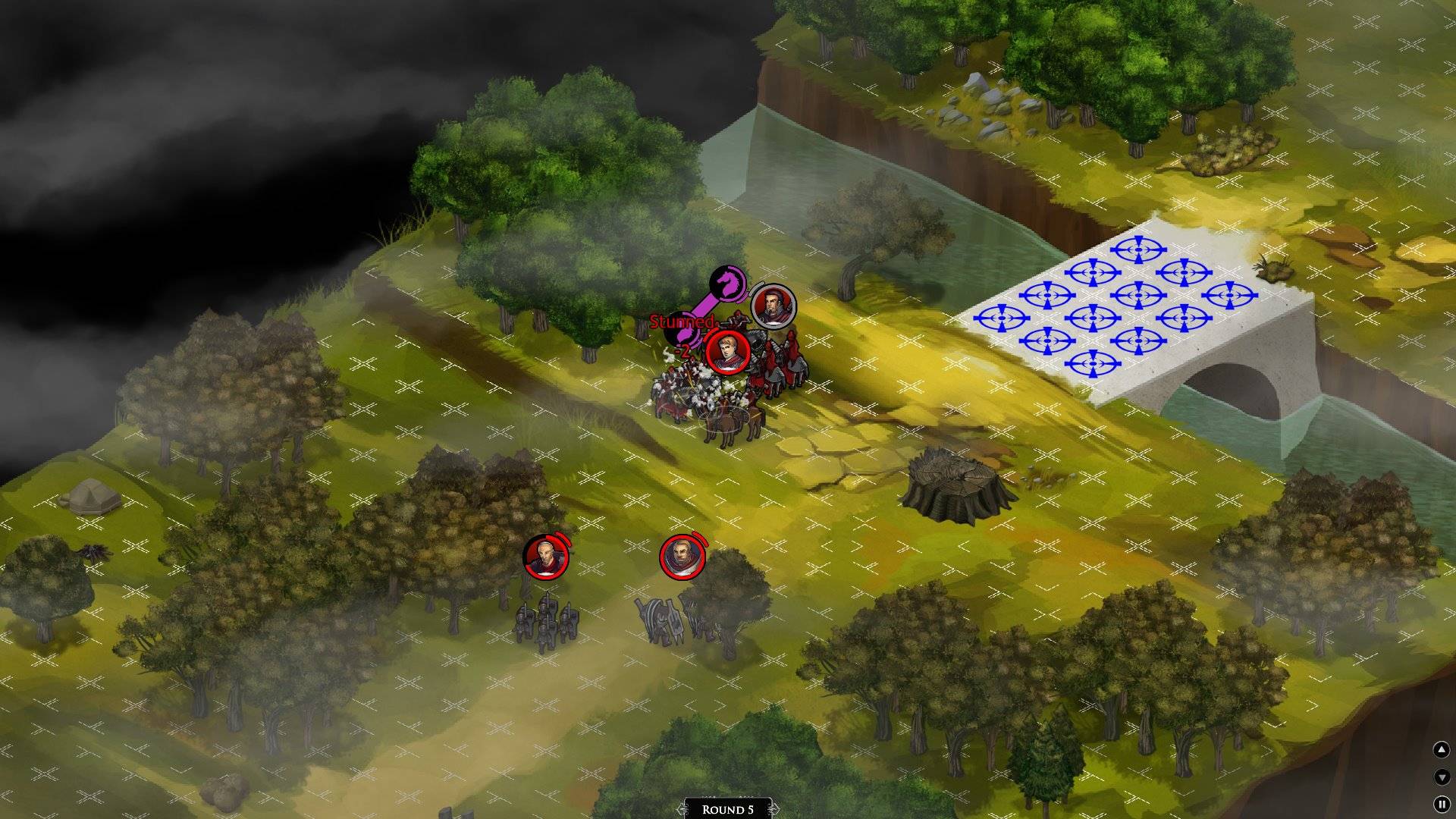Screen dimensions: 1456x819
Task: Open the Round 5 indicator panel
Action: [x=727, y=809]
